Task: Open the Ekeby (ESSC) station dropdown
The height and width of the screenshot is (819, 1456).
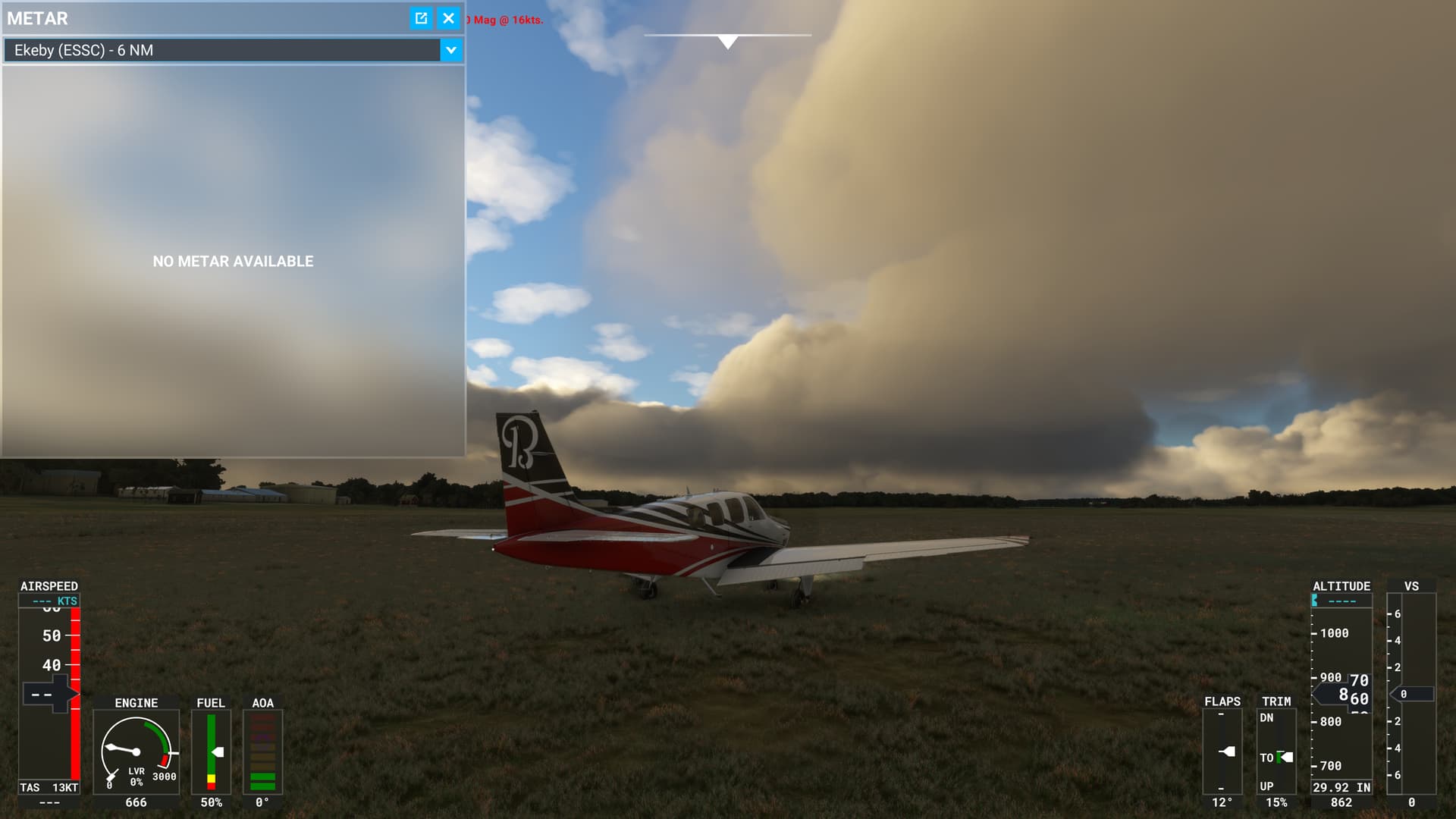Action: 227,50
